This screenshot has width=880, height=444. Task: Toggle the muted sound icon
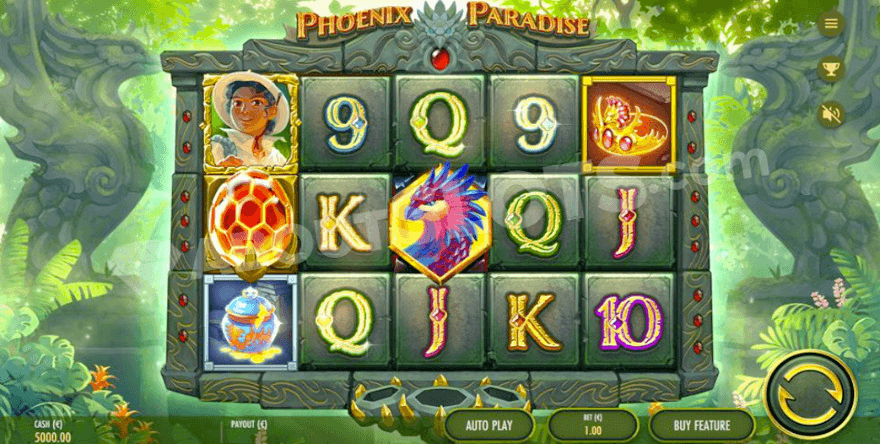[x=830, y=114]
